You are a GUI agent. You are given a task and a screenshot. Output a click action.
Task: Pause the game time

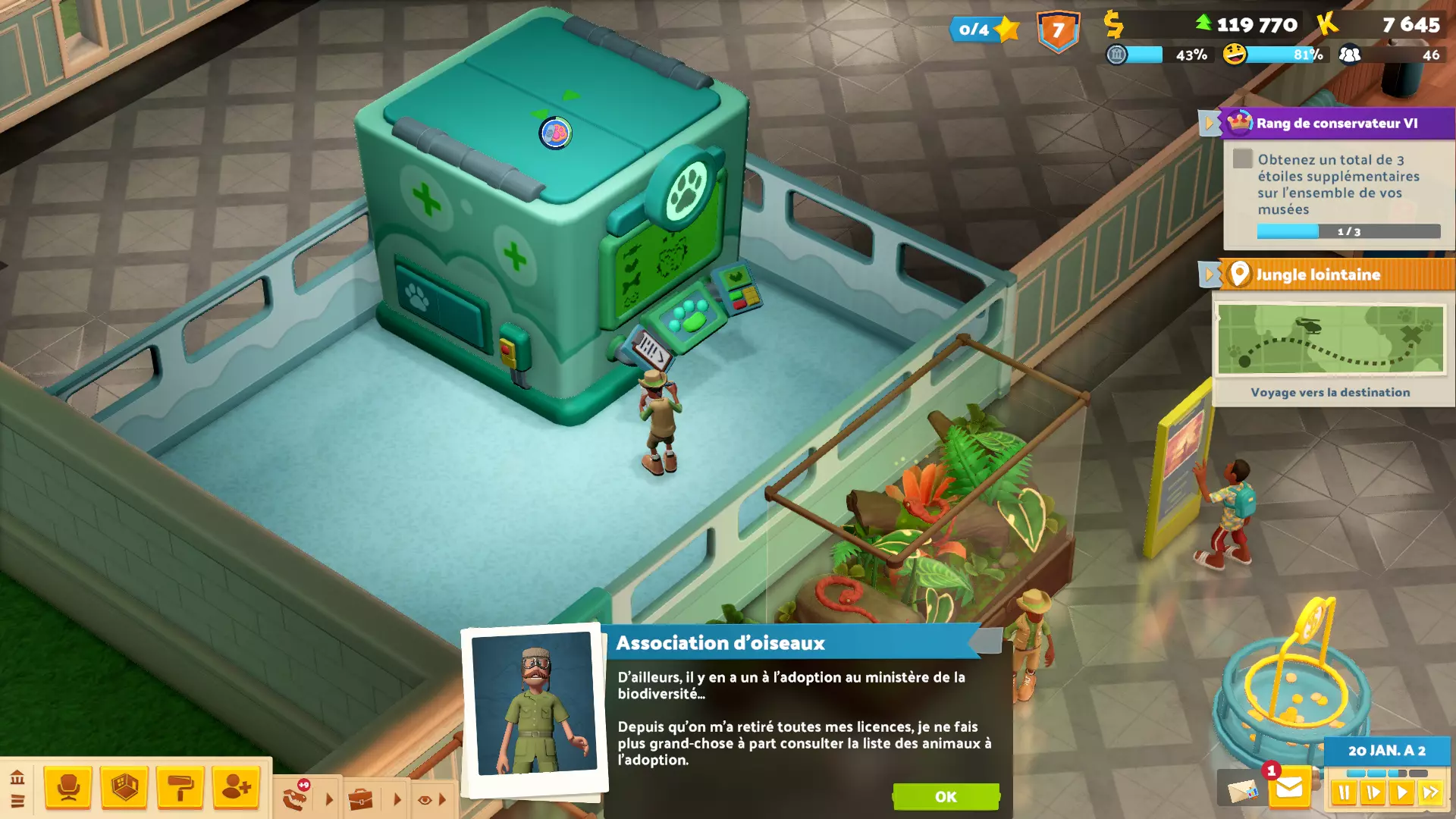[x=1345, y=791]
